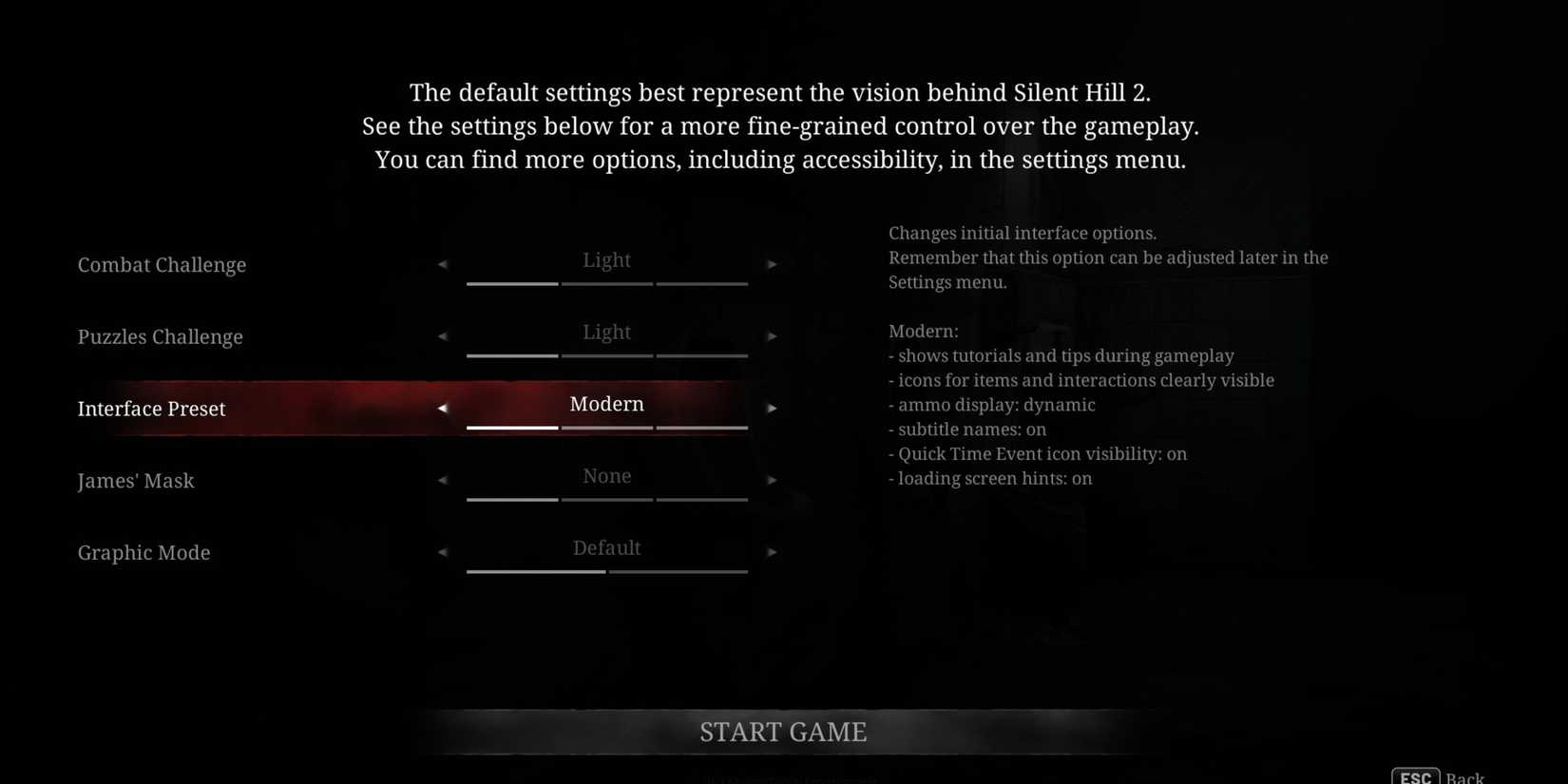Screen dimensions: 1568x784
Task: Click the left arrow for Combat Challenge
Action: click(443, 264)
